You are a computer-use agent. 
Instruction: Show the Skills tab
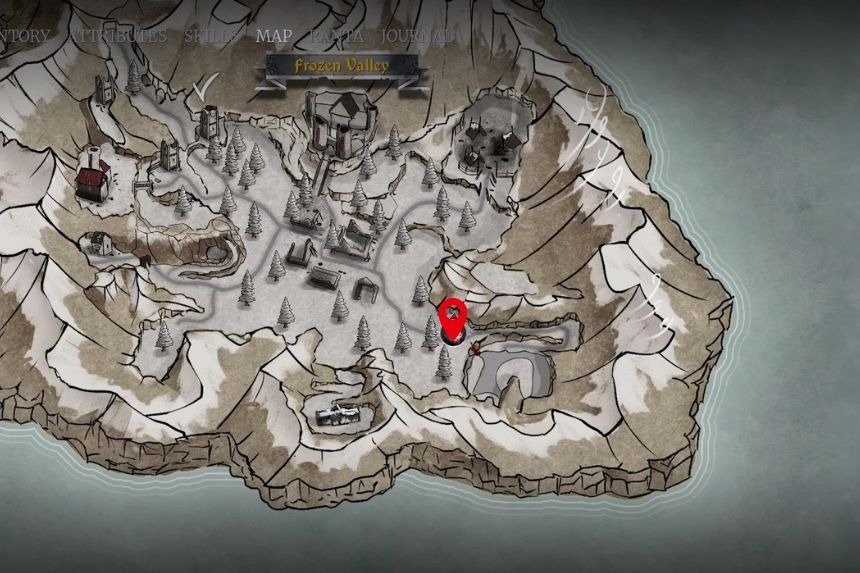211,36
